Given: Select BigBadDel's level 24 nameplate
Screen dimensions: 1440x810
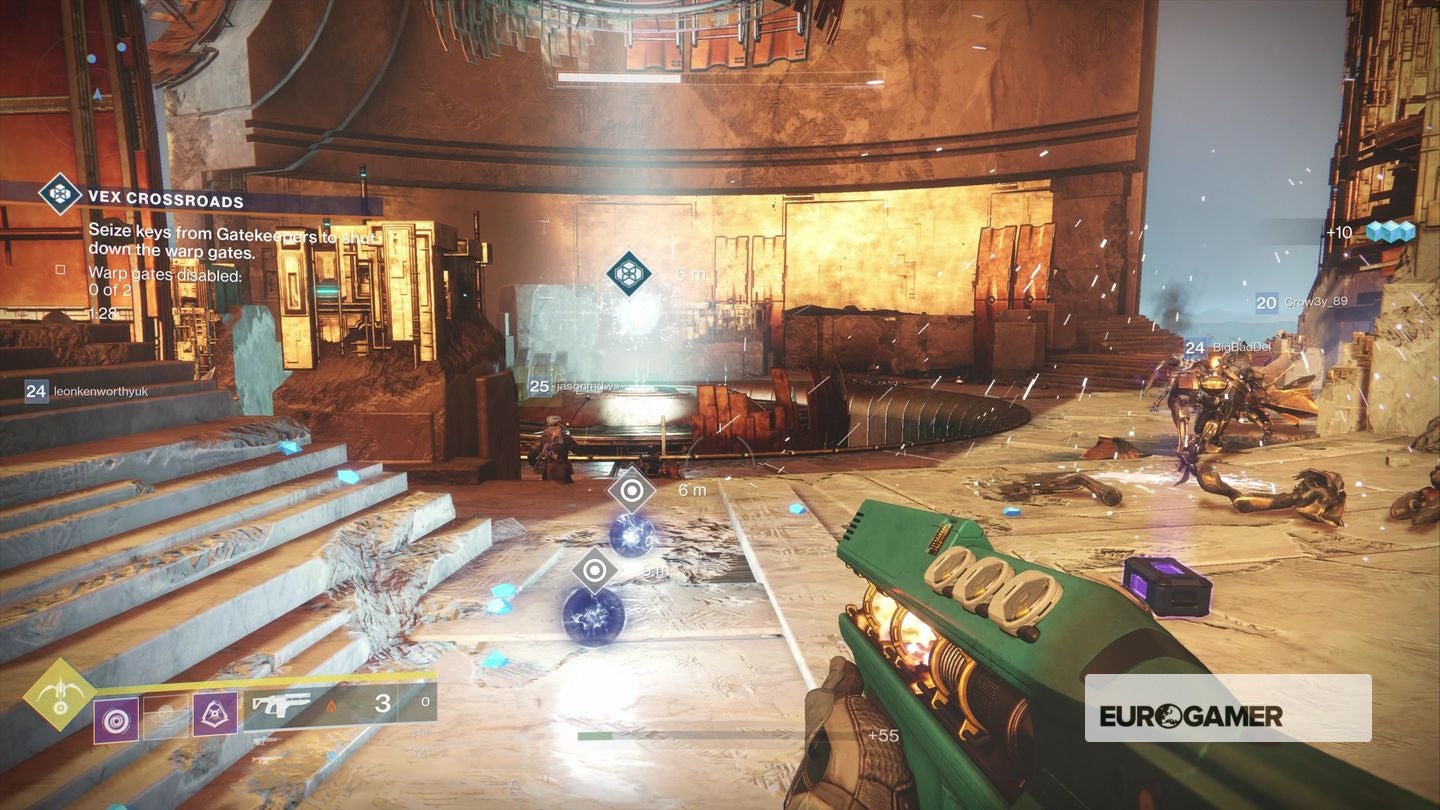Looking at the screenshot, I should point(1229,349).
